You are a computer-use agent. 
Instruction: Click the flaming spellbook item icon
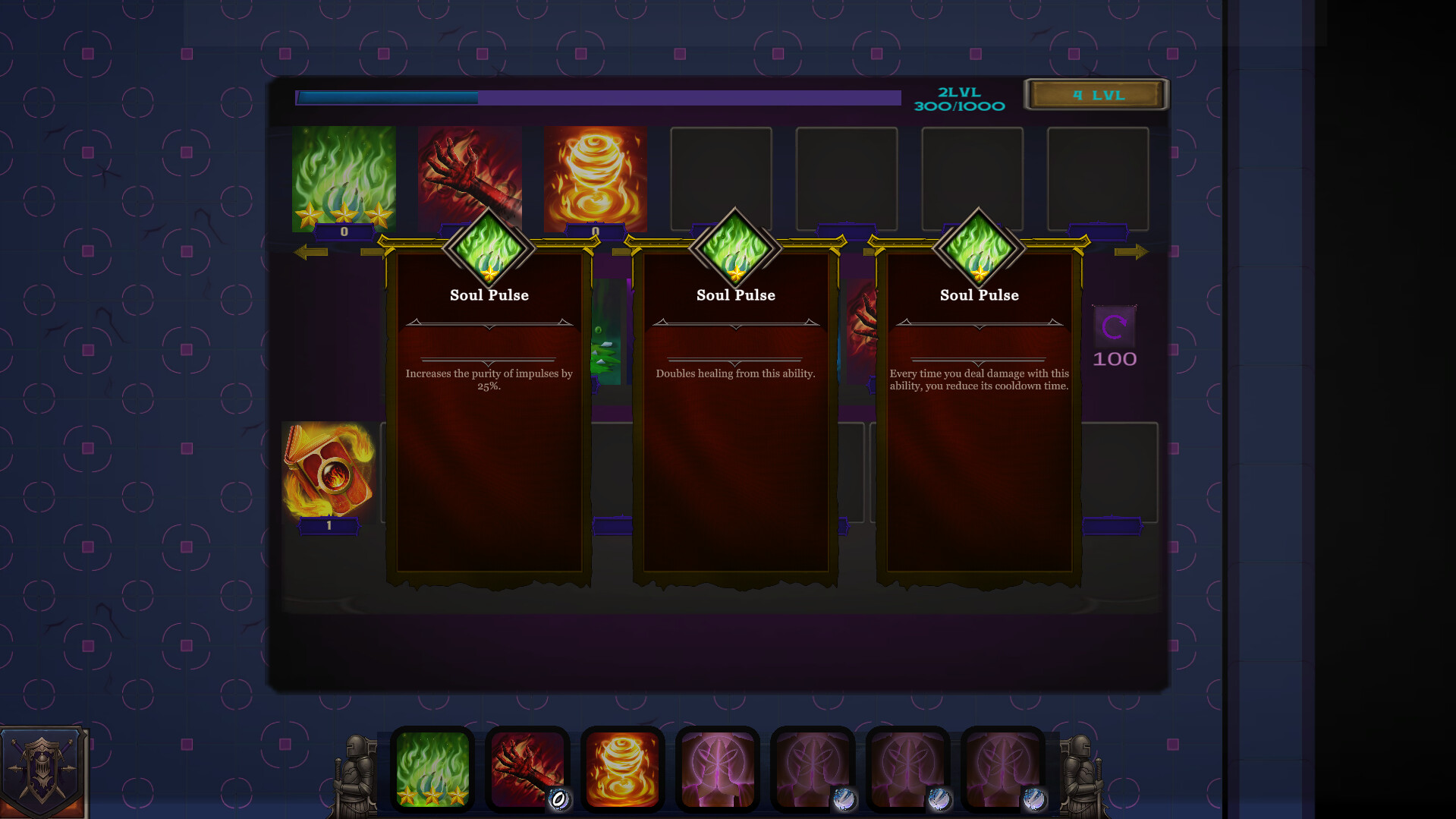coord(329,469)
